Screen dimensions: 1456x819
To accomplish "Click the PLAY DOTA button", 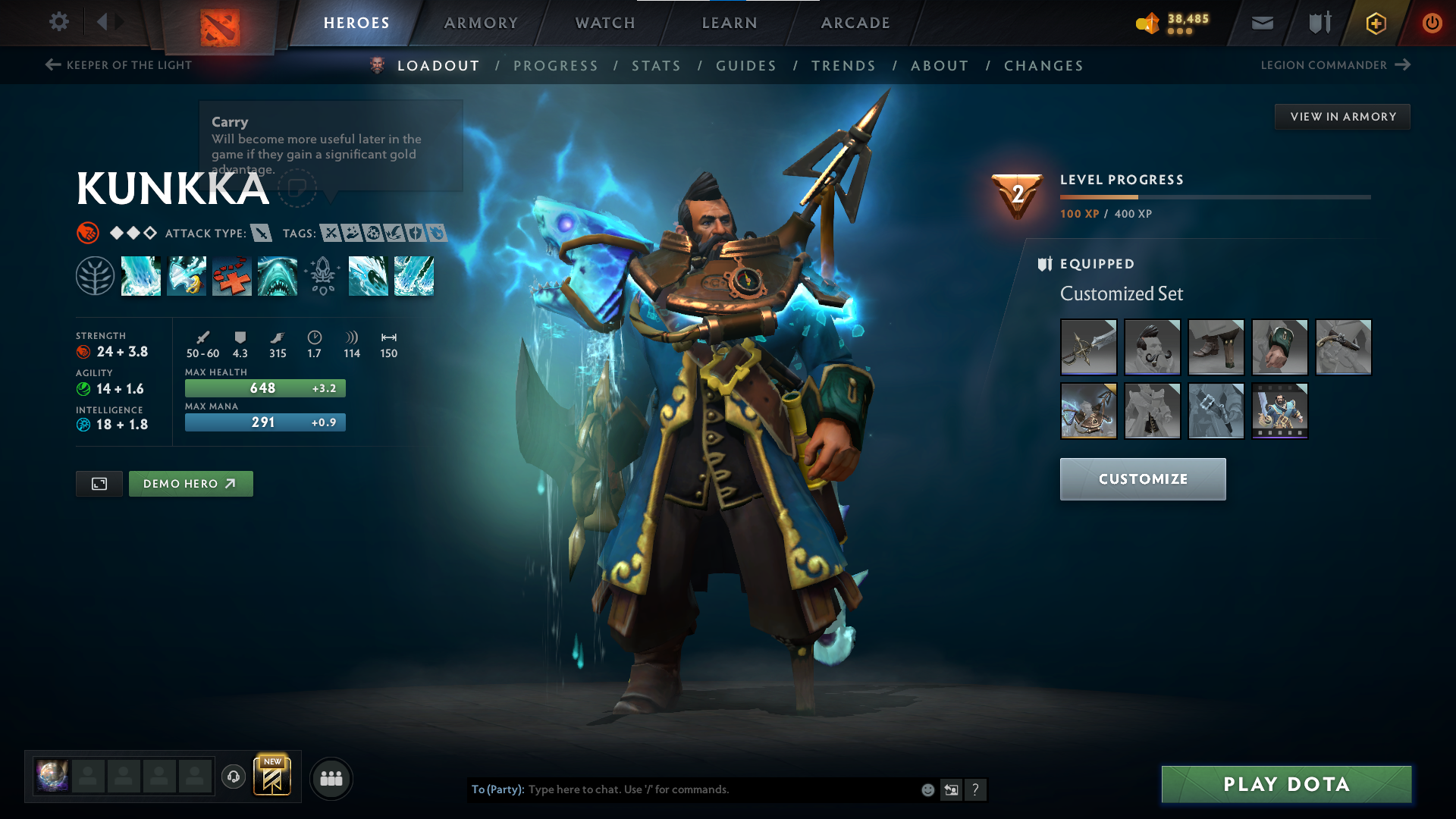I will click(1285, 784).
